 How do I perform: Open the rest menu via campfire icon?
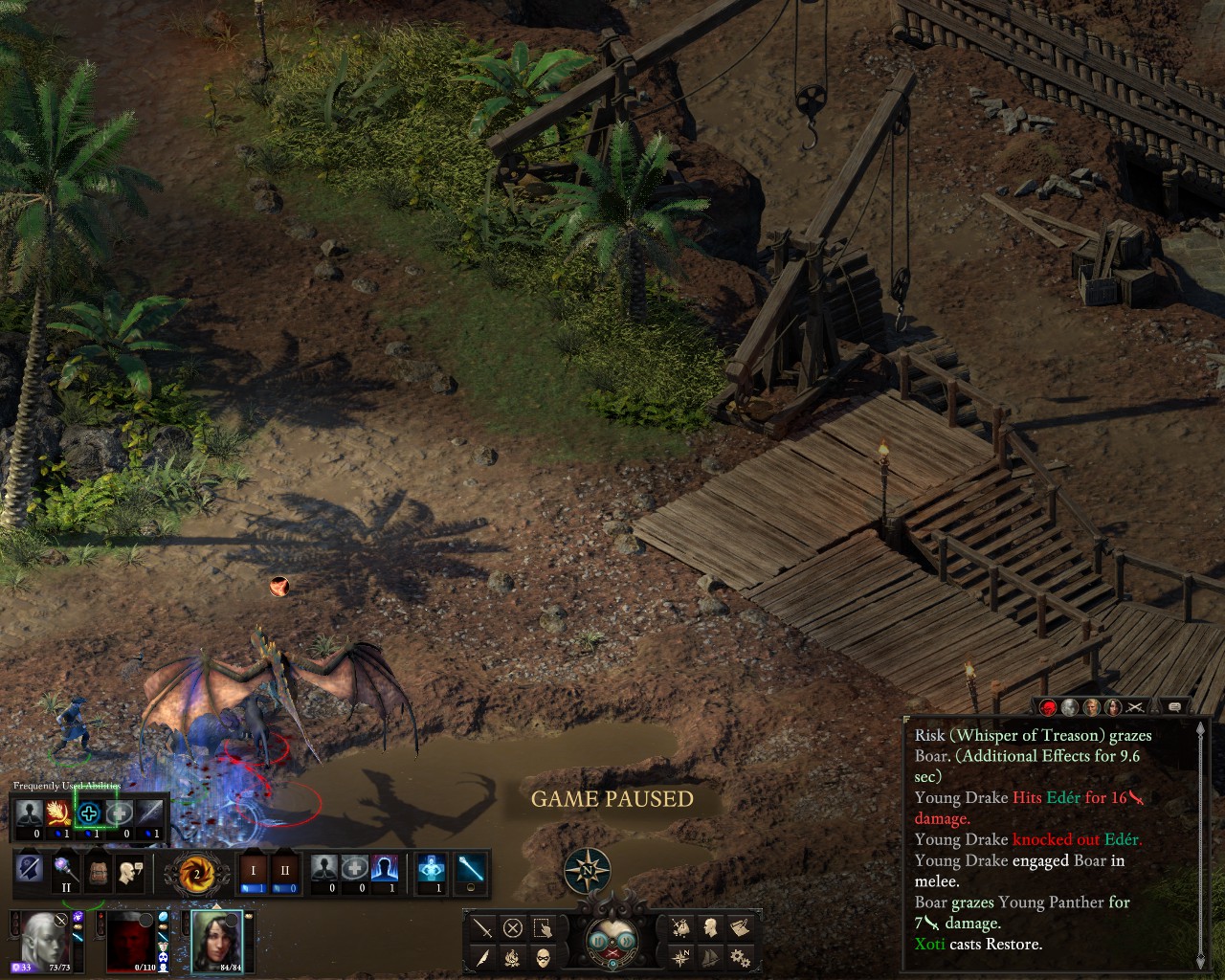[513, 957]
